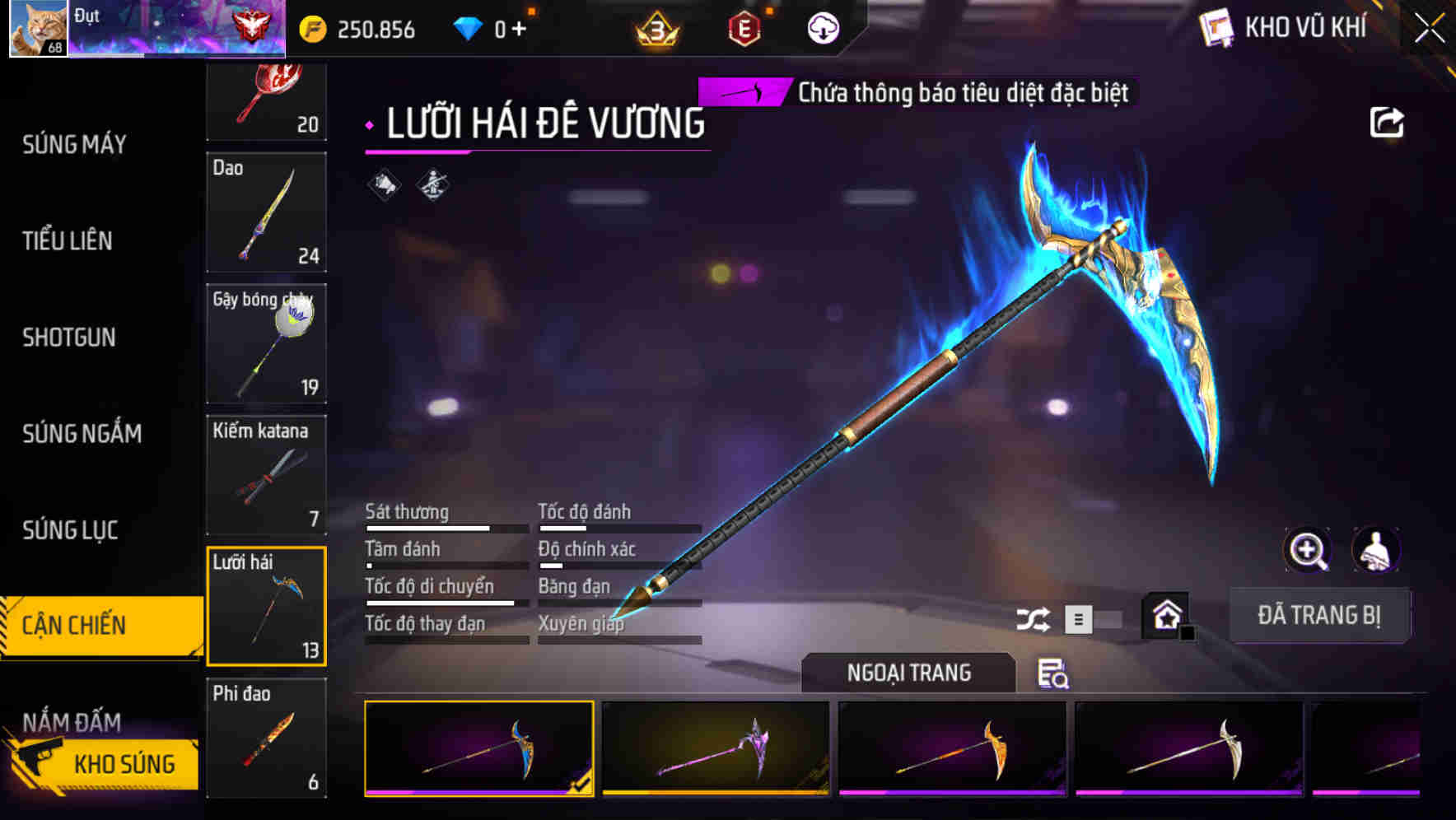This screenshot has width=1456, height=820.
Task: Select the CẬN CHIẾN category
Action: 72,624
